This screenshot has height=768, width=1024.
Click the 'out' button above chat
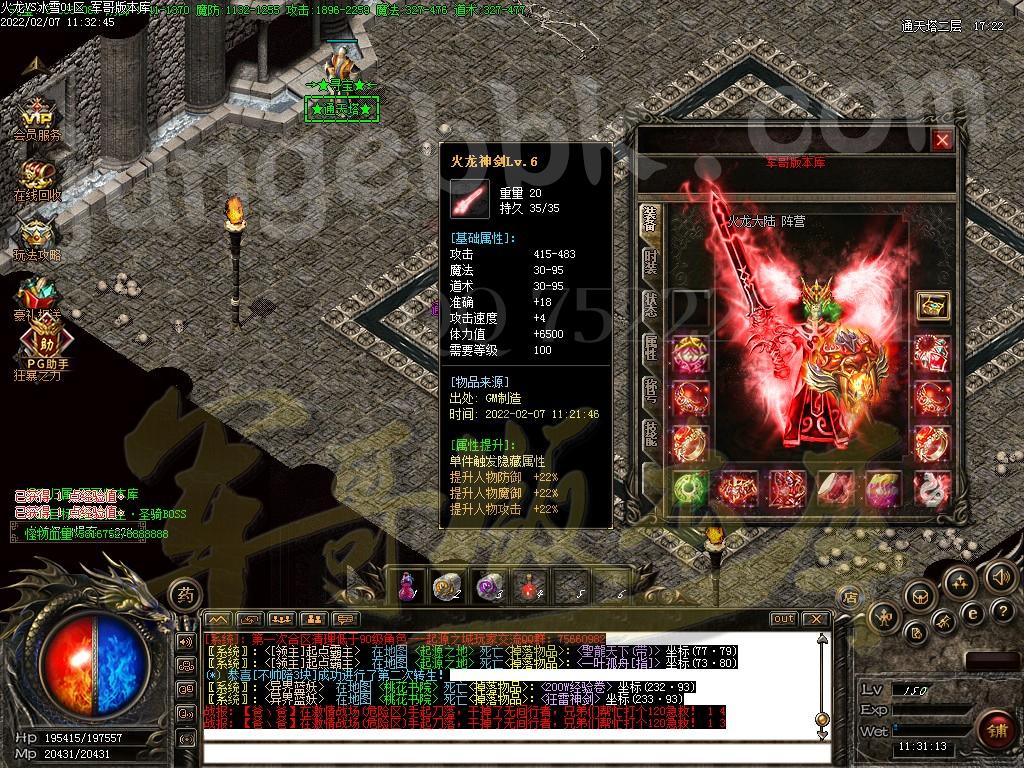[784, 619]
